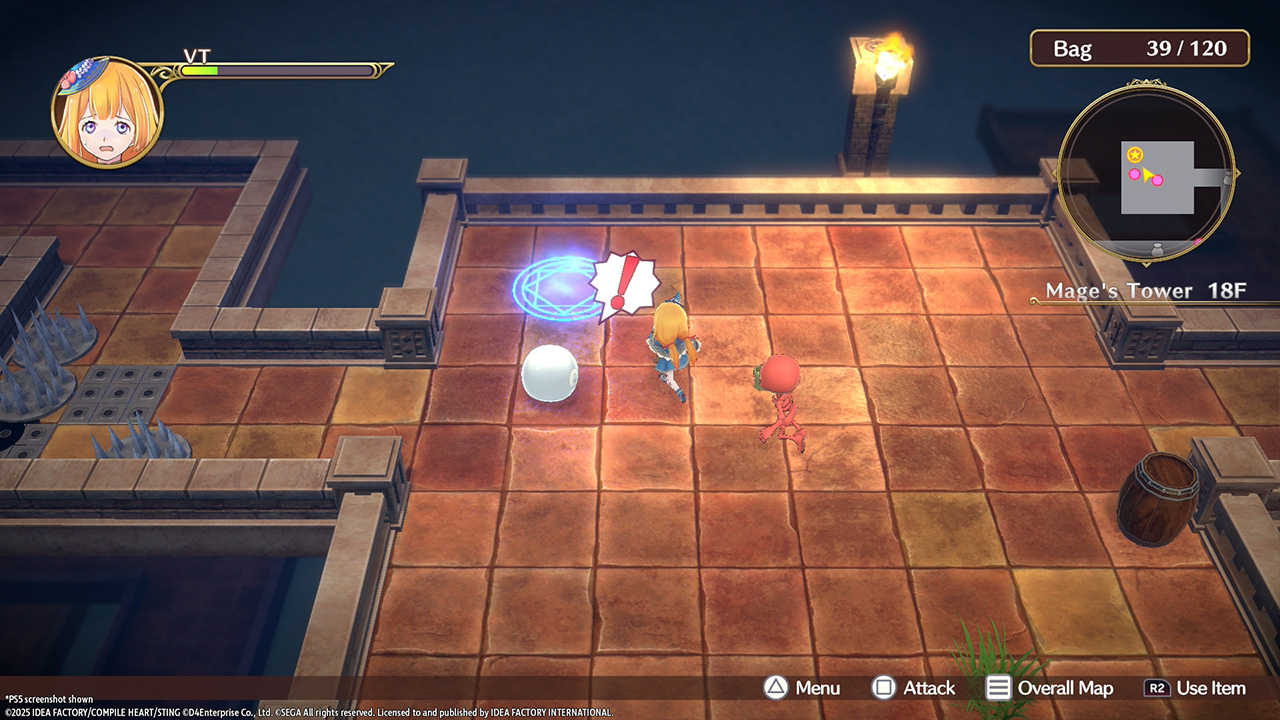This screenshot has height=720, width=1280.
Task: Open the Menu option
Action: pyautogui.click(x=802, y=688)
